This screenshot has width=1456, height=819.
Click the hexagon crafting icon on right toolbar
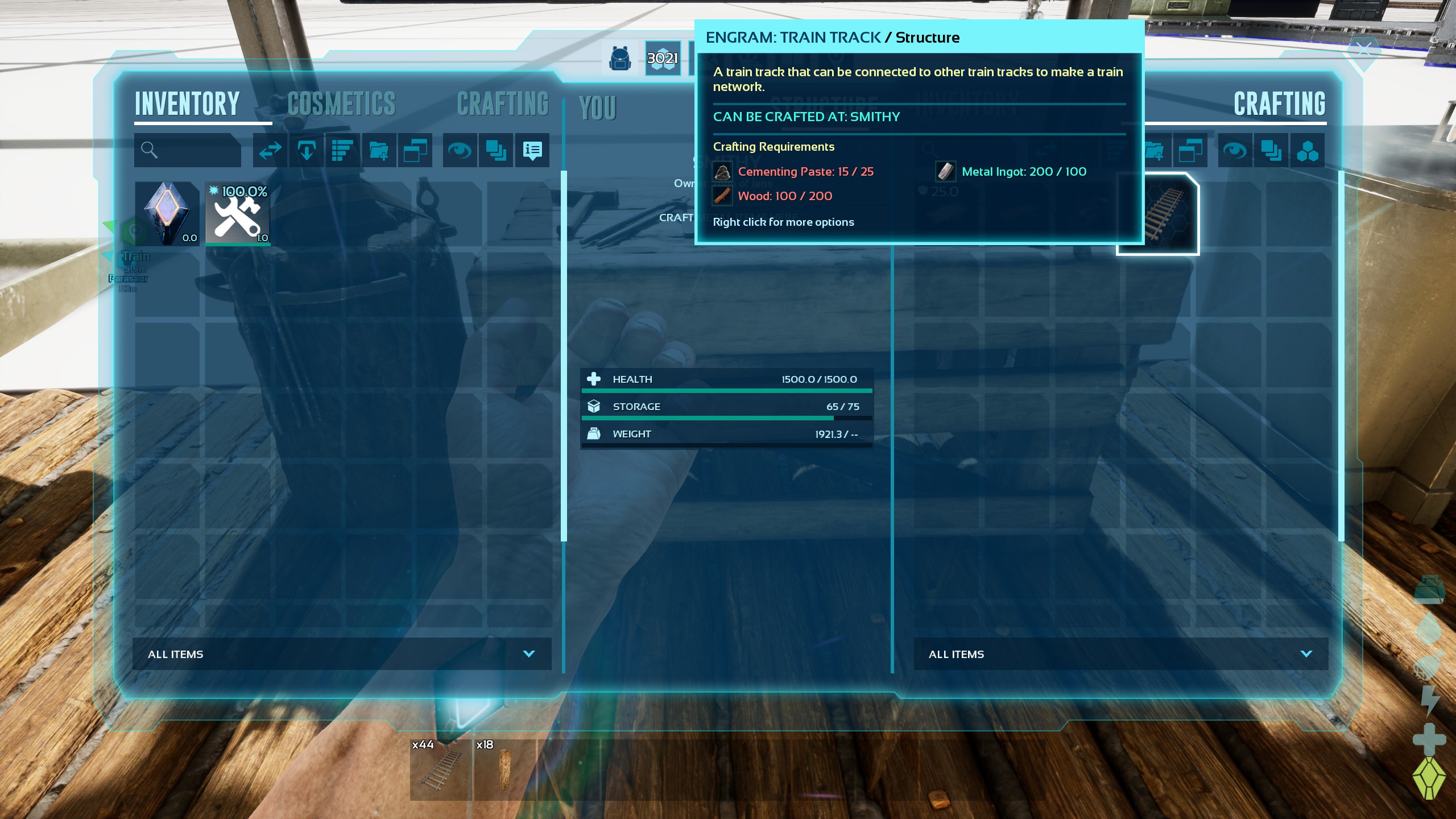pos(1309,150)
